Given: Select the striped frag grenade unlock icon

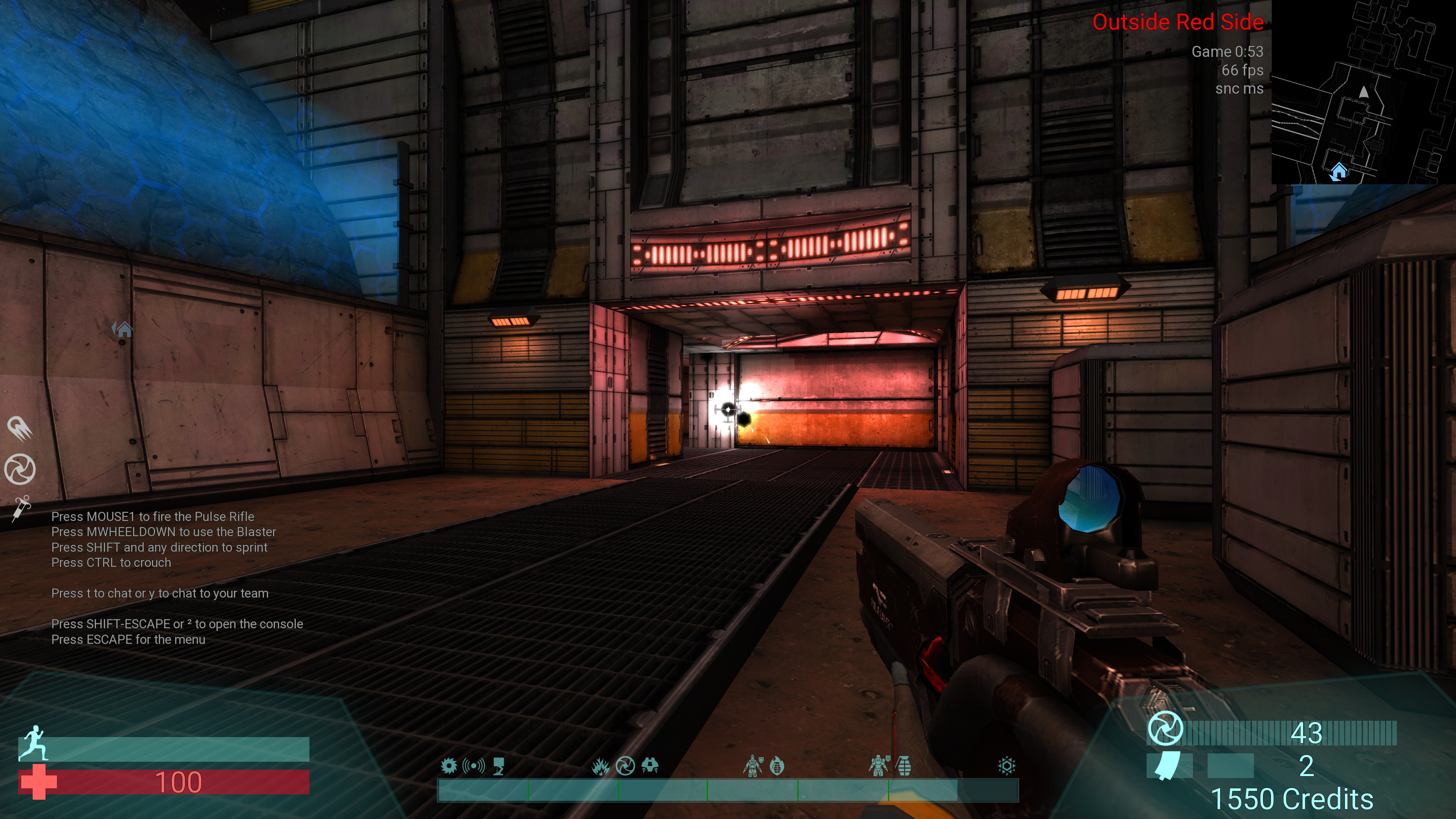Looking at the screenshot, I should click(904, 766).
